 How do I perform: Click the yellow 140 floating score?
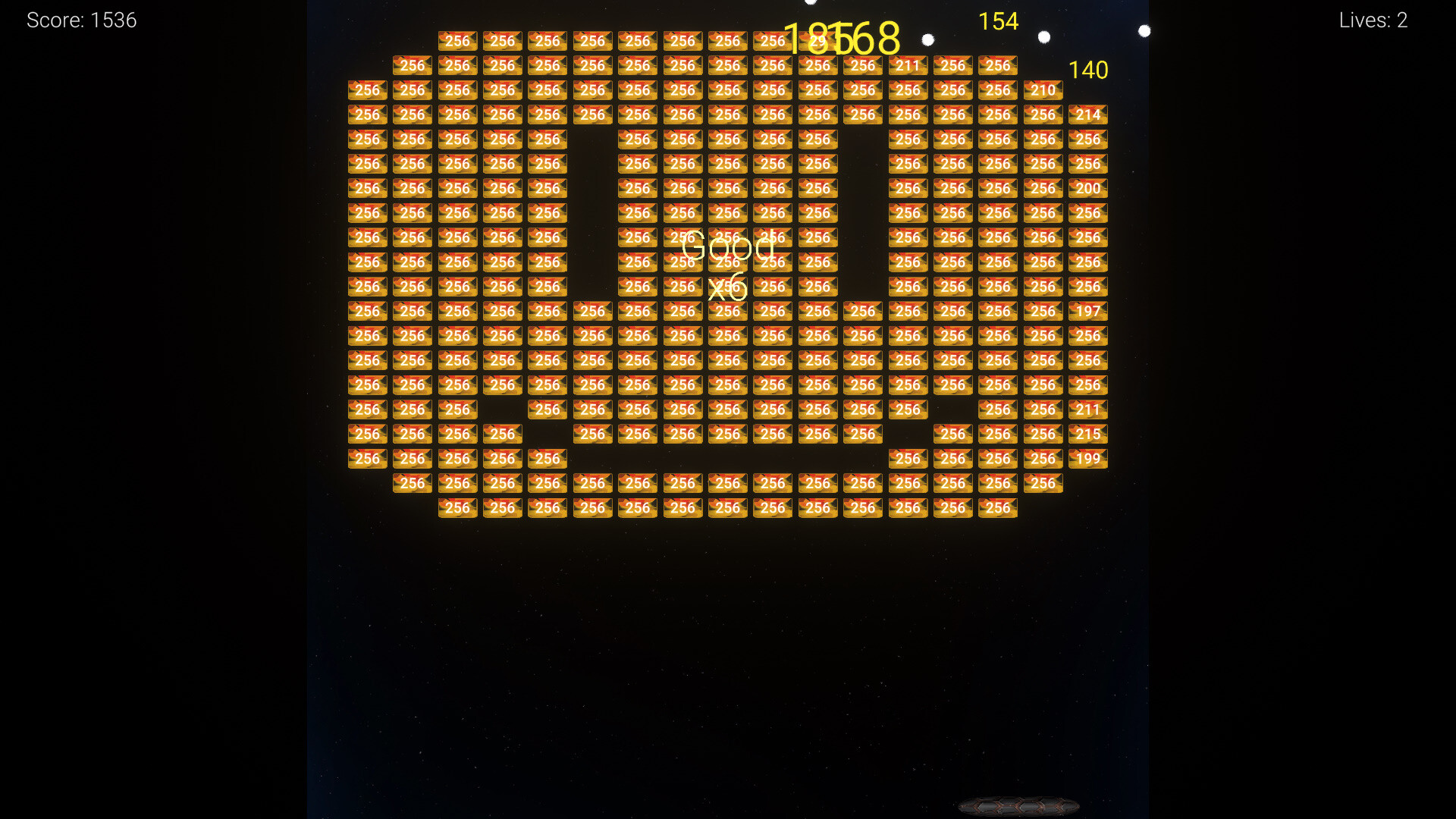click(1088, 70)
